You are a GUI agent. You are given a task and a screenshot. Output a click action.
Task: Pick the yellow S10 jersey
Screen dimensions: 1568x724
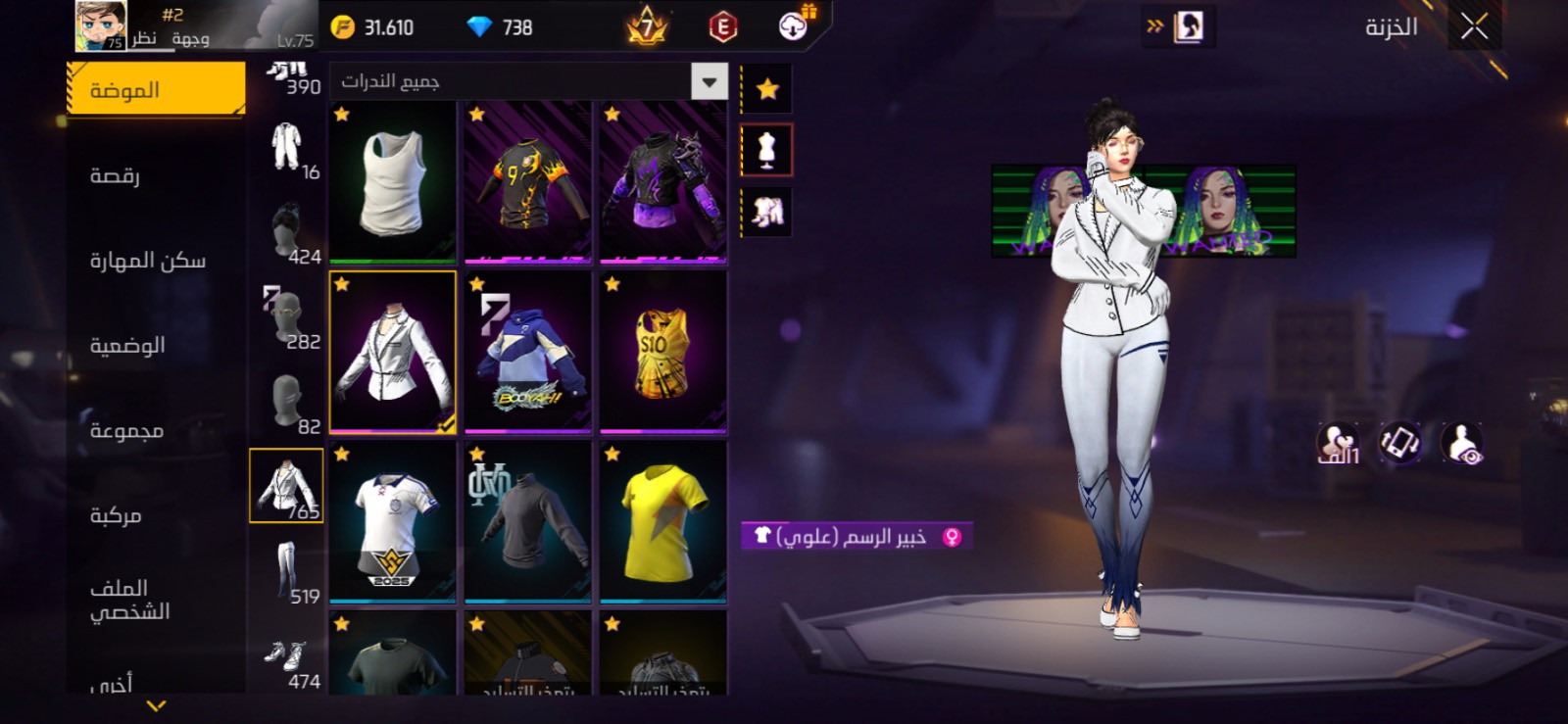click(x=662, y=352)
